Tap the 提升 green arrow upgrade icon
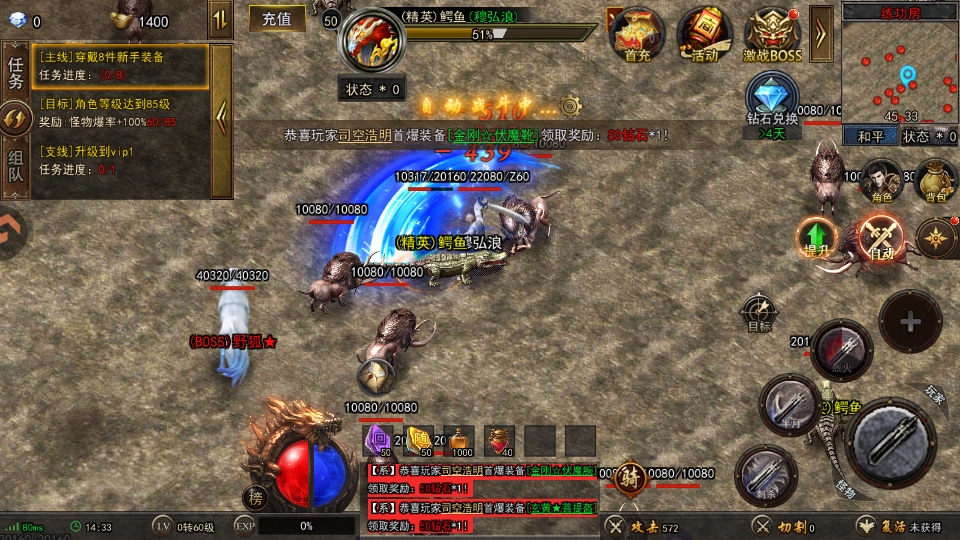This screenshot has height=540, width=960. click(x=817, y=237)
